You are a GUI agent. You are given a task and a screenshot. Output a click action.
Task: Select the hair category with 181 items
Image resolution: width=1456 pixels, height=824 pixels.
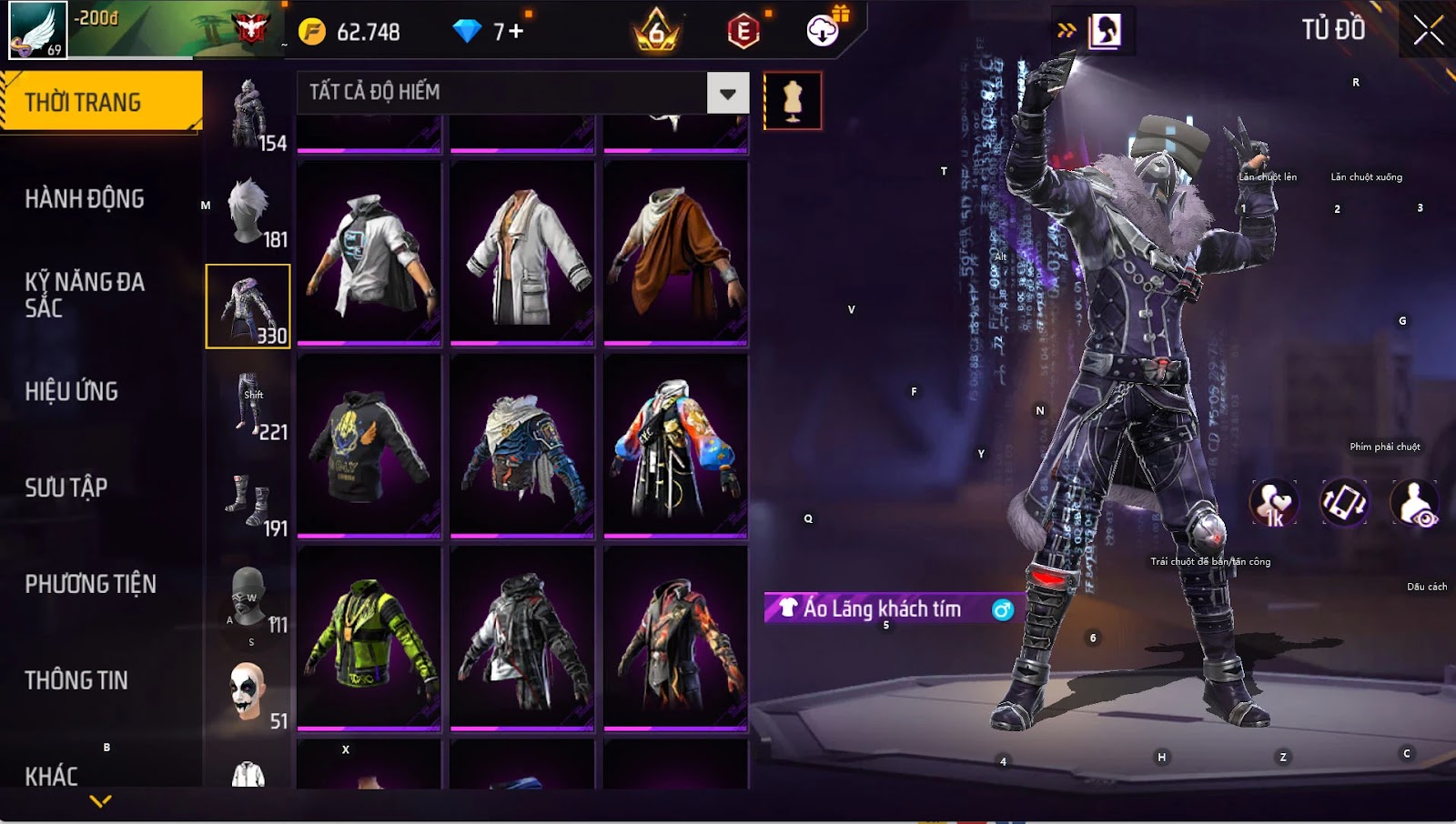248,212
